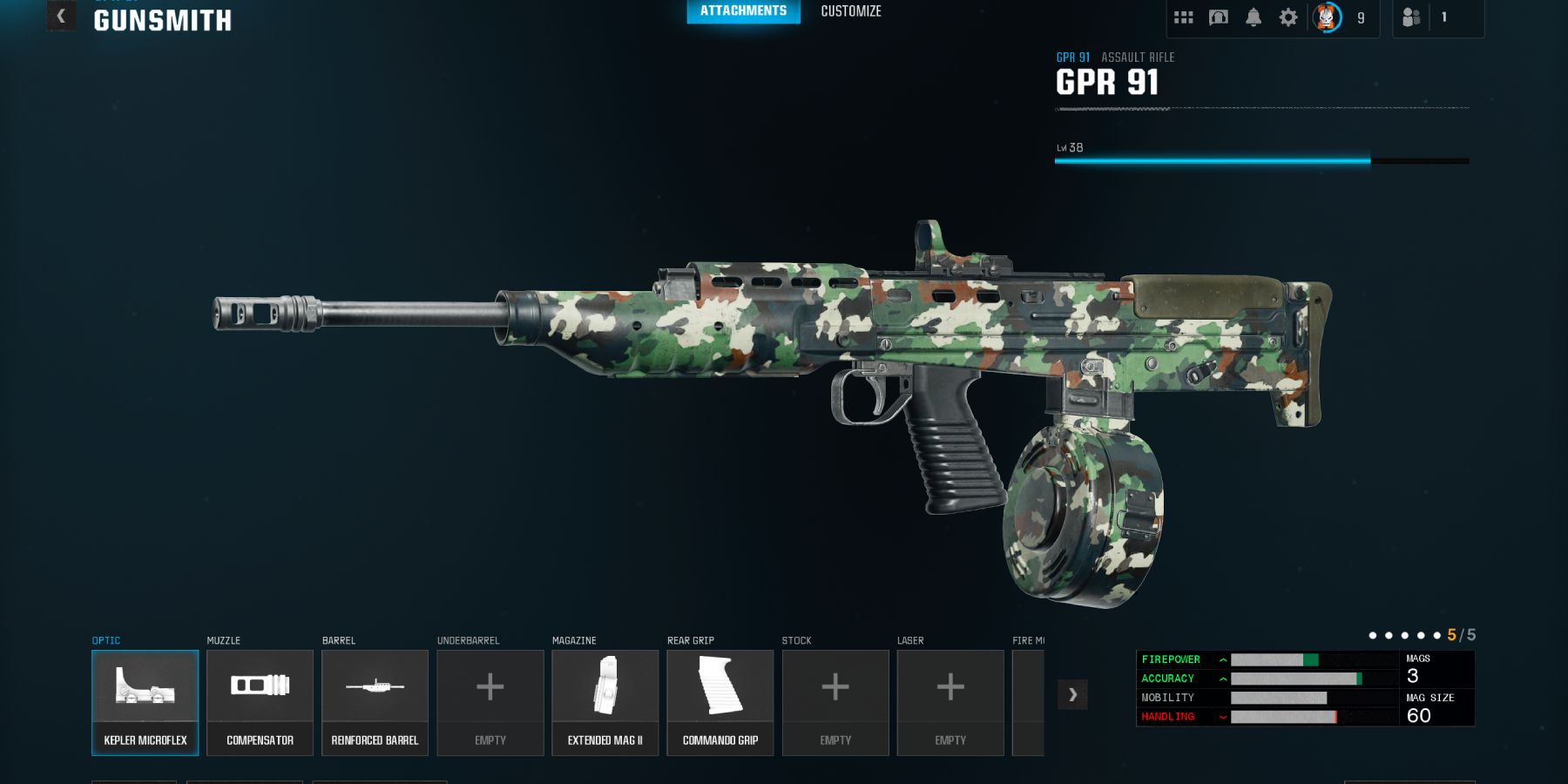Add an attachment to the empty Underbarrel slot
The image size is (1568, 784).
[490, 702]
